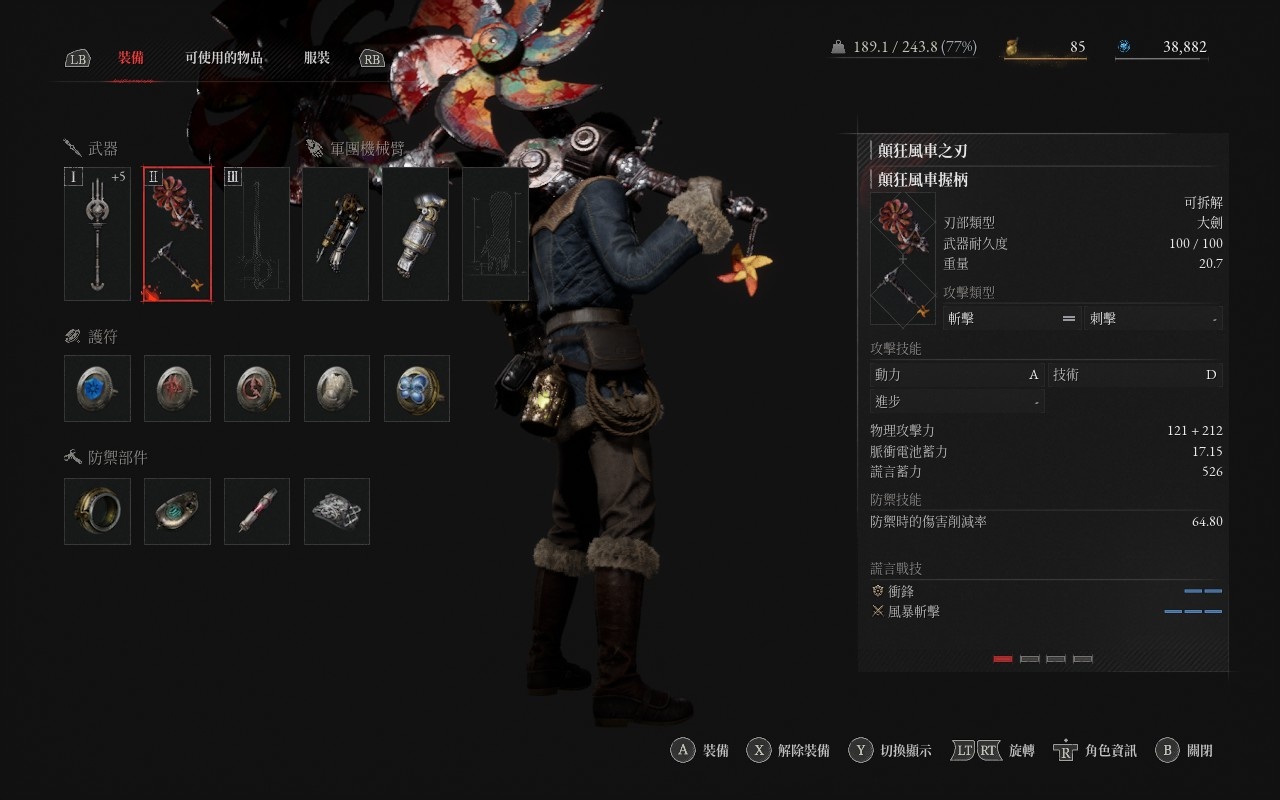This screenshot has height=800, width=1280.
Task: Select the silver cylinder legion arm slot
Action: click(415, 234)
